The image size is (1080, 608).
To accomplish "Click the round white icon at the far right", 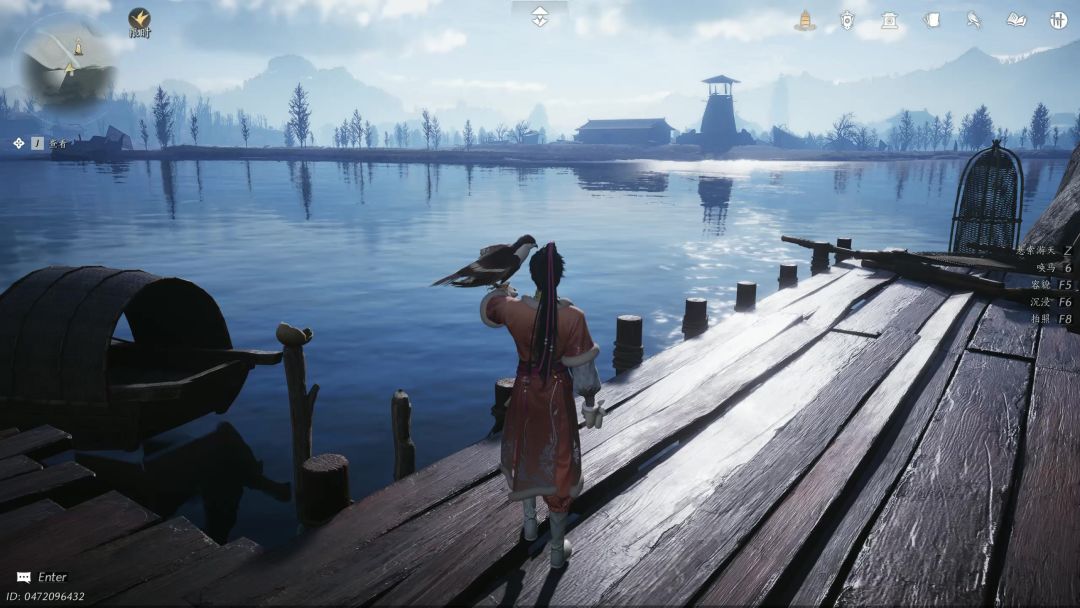I will pos(1058,20).
